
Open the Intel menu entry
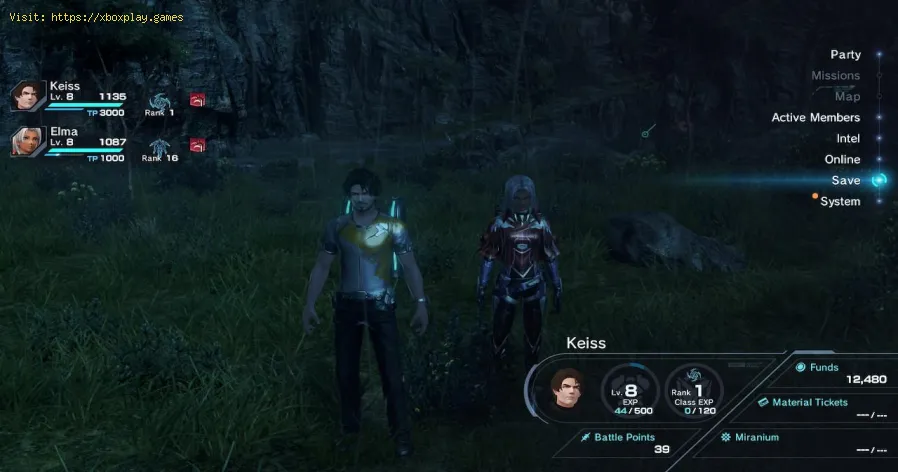point(848,139)
